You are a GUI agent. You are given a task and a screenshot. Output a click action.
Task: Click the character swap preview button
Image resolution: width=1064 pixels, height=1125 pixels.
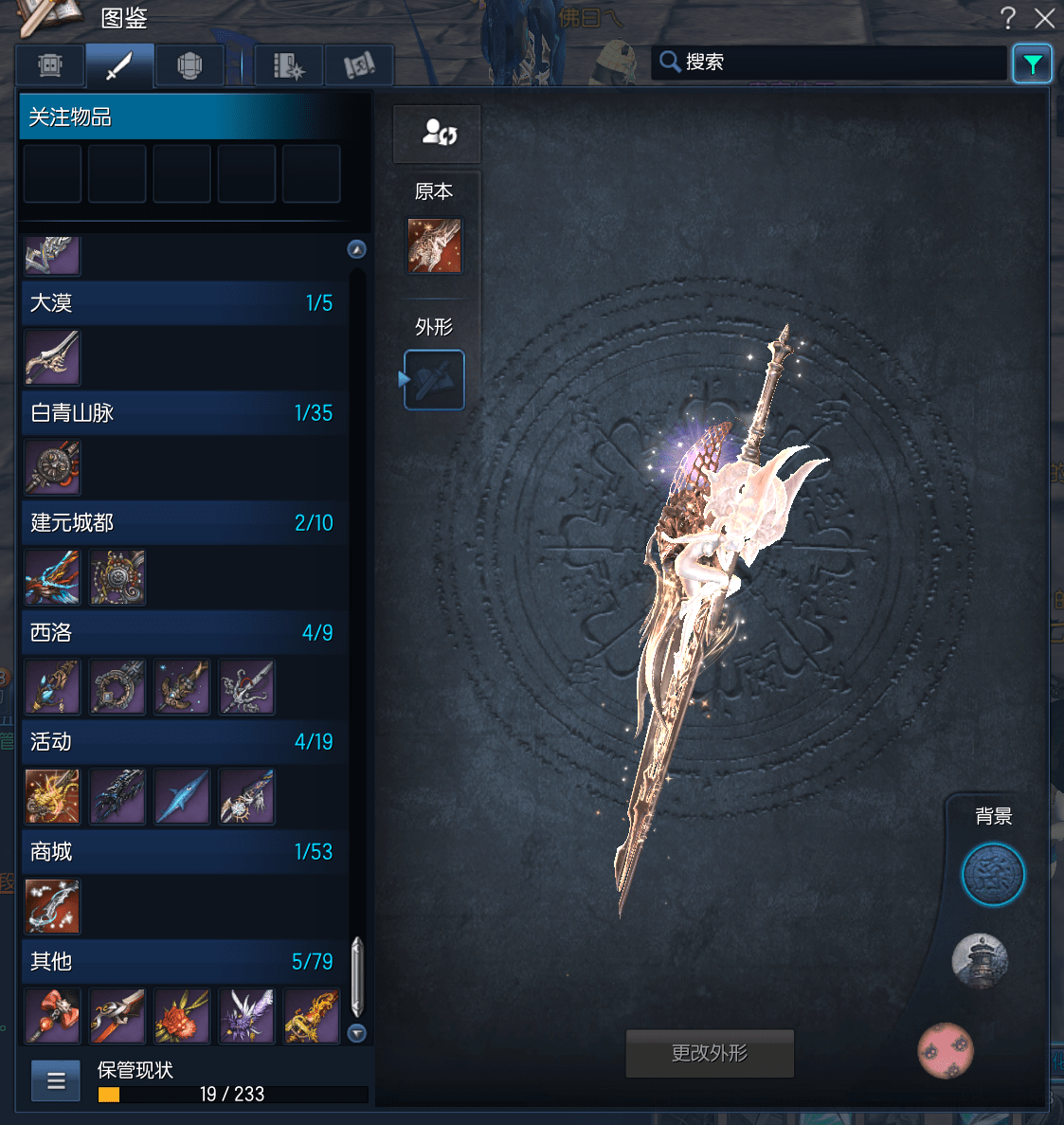pyautogui.click(x=438, y=134)
